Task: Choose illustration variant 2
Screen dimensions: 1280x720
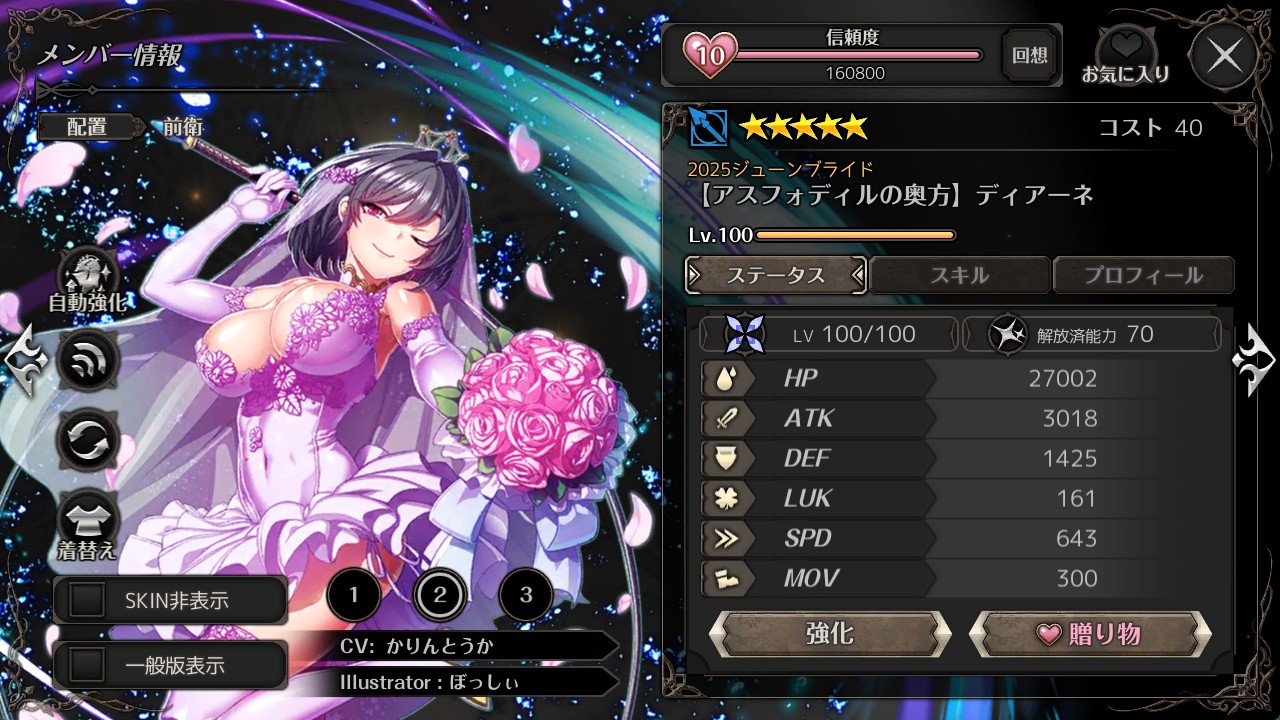Action: click(x=440, y=596)
